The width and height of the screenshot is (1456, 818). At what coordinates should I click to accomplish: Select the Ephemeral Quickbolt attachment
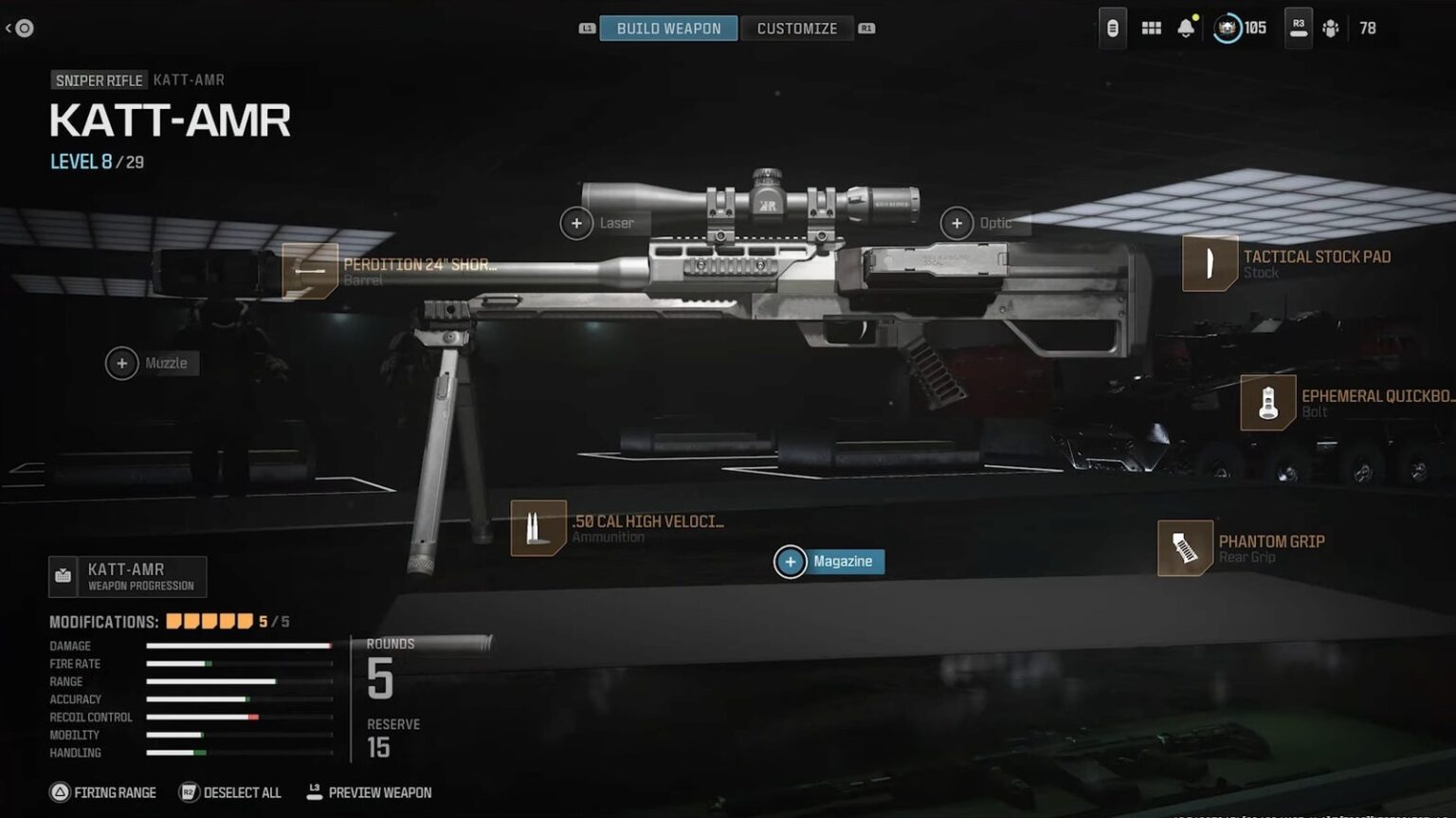1267,403
